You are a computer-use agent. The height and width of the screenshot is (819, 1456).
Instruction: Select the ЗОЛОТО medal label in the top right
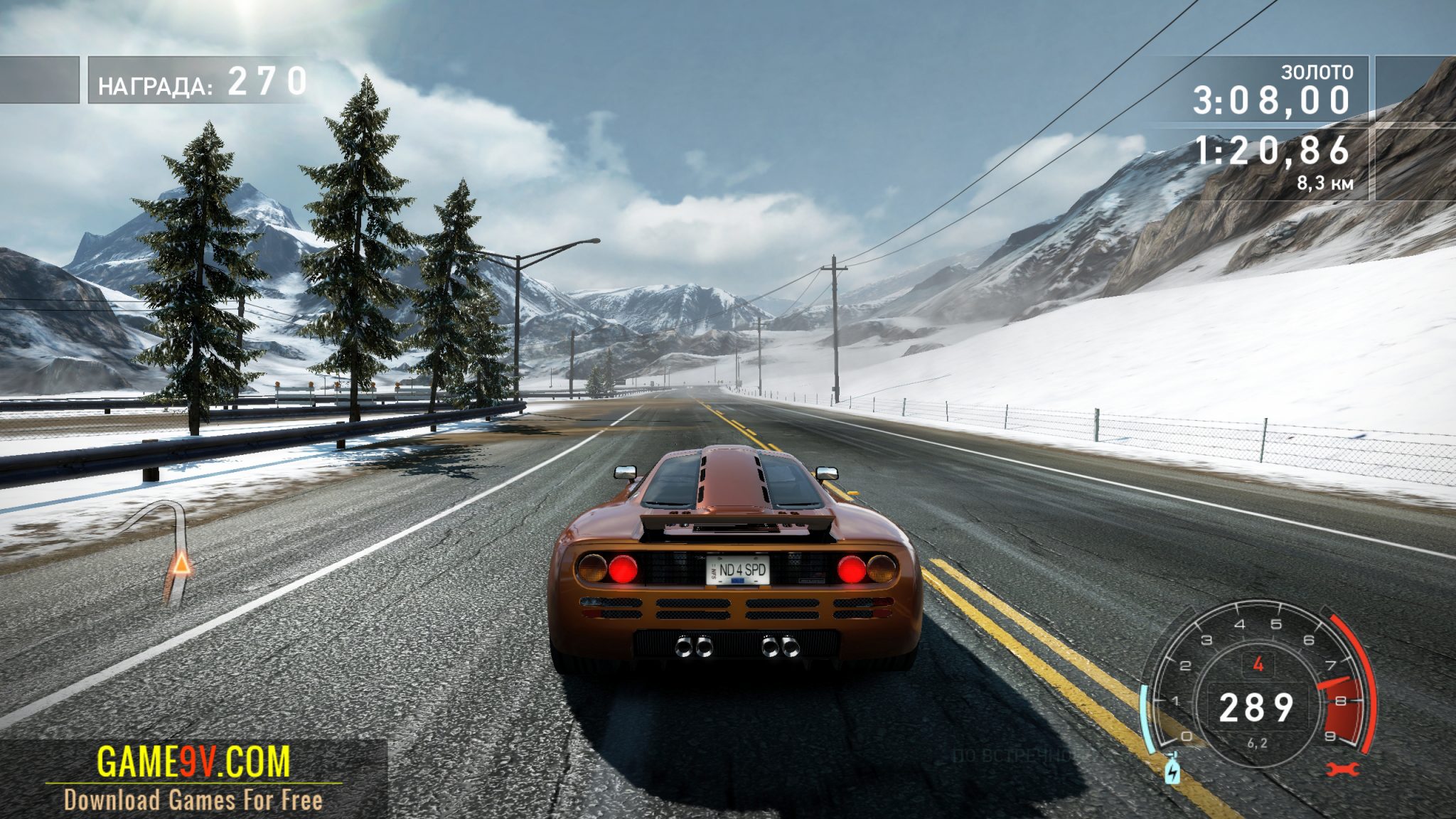(1315, 71)
